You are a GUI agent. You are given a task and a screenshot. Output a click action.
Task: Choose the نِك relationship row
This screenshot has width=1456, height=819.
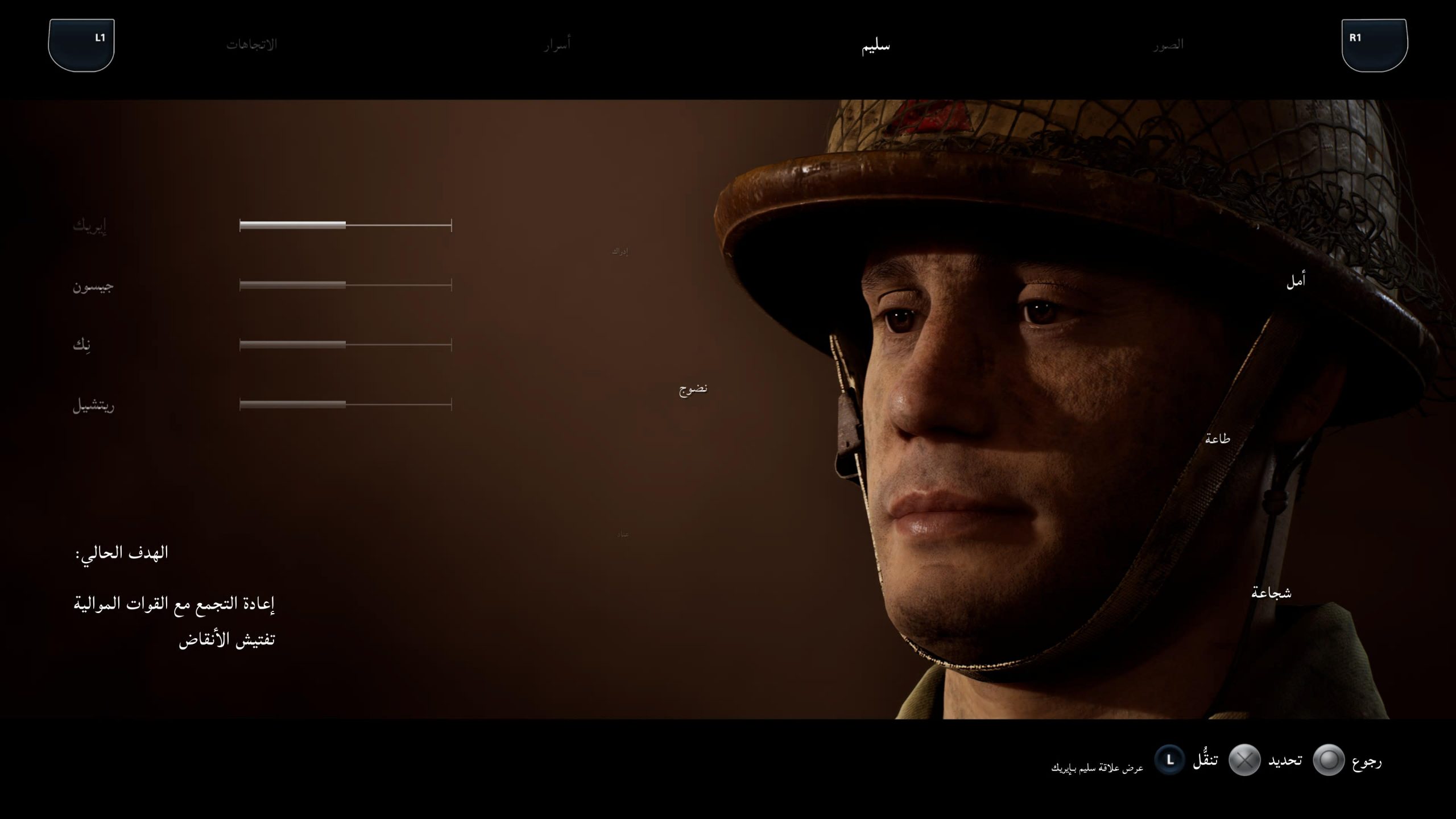(x=82, y=345)
